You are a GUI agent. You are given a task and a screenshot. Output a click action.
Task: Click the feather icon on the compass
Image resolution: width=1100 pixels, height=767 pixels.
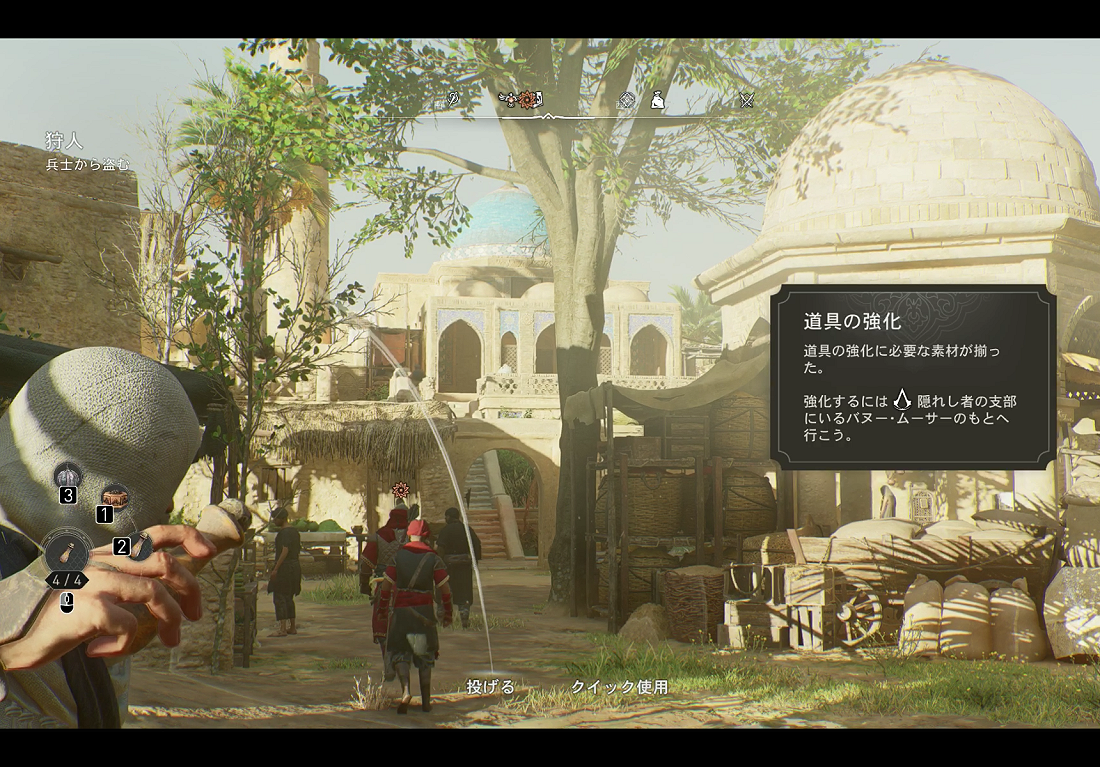click(453, 99)
